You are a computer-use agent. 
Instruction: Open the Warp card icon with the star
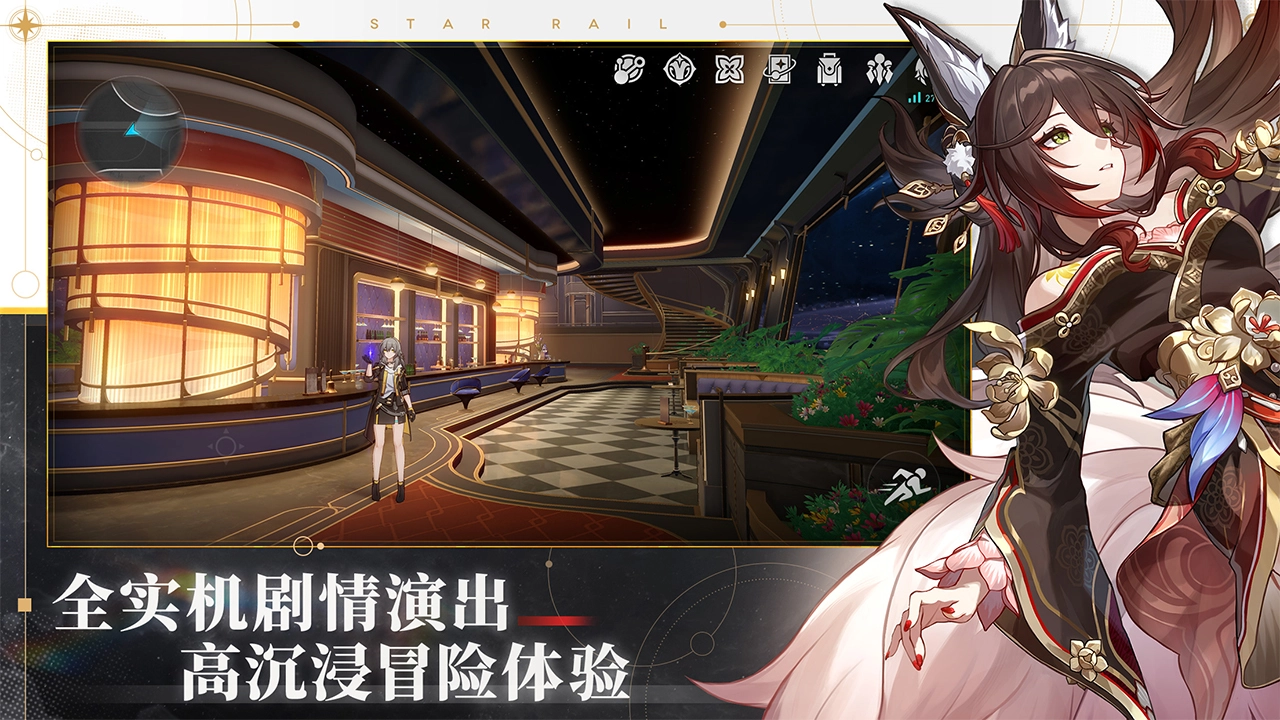781,69
